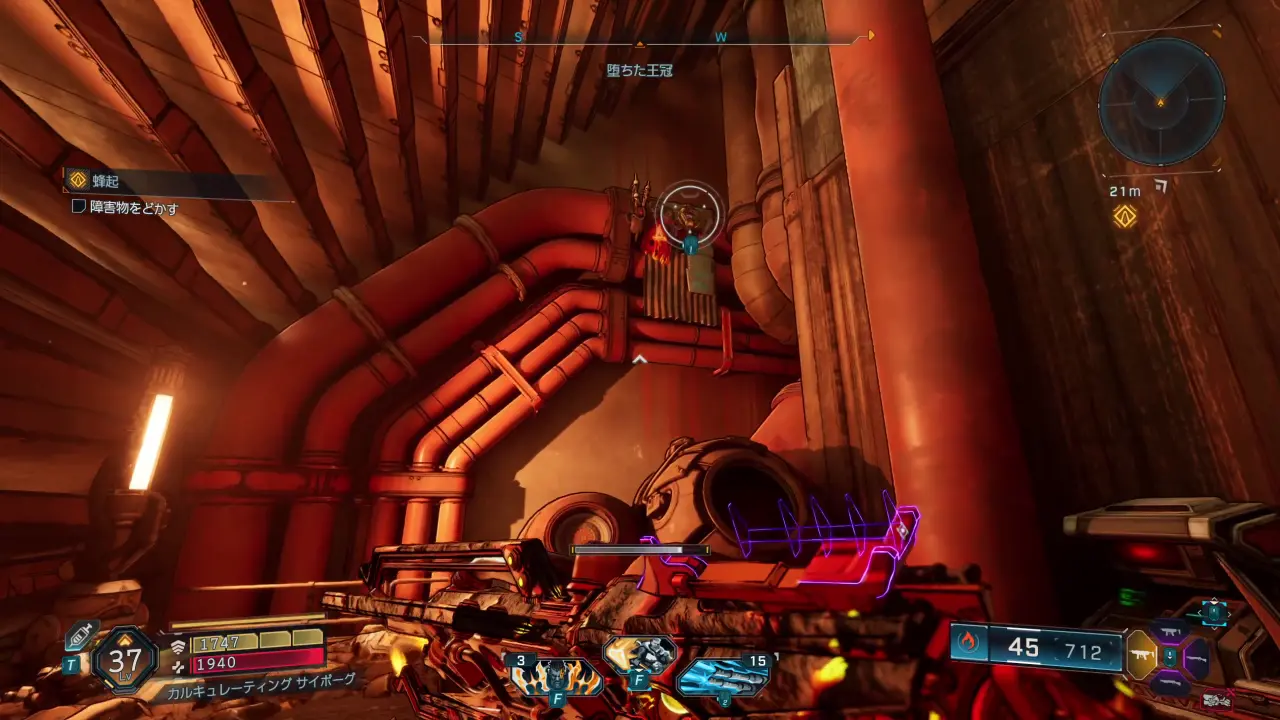Click the circular radar minimap

coord(1161,102)
